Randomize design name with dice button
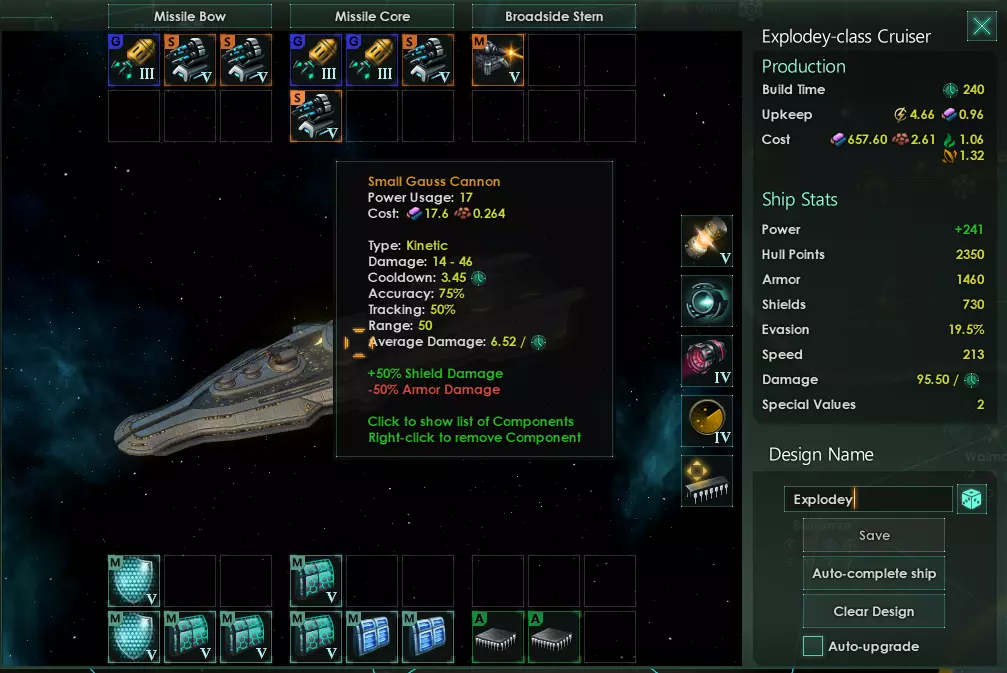1007x673 pixels. click(971, 500)
